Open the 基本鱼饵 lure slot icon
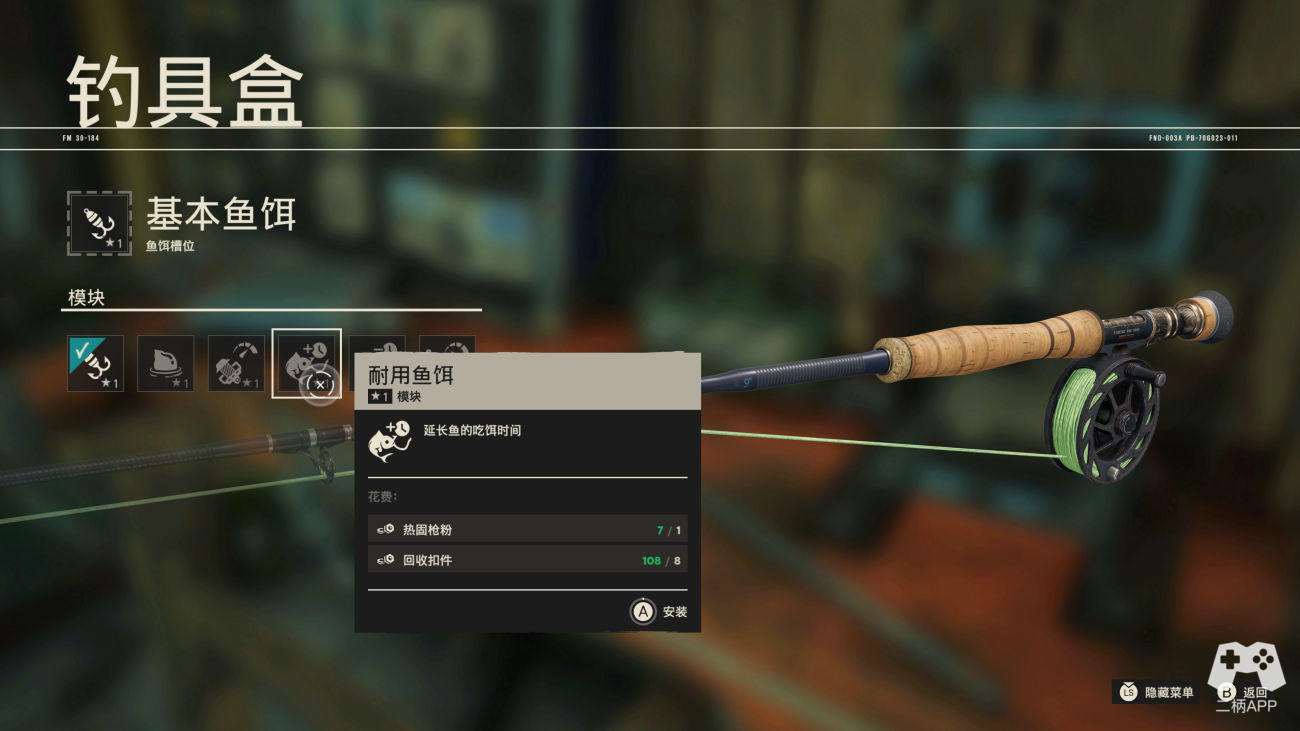 99,223
